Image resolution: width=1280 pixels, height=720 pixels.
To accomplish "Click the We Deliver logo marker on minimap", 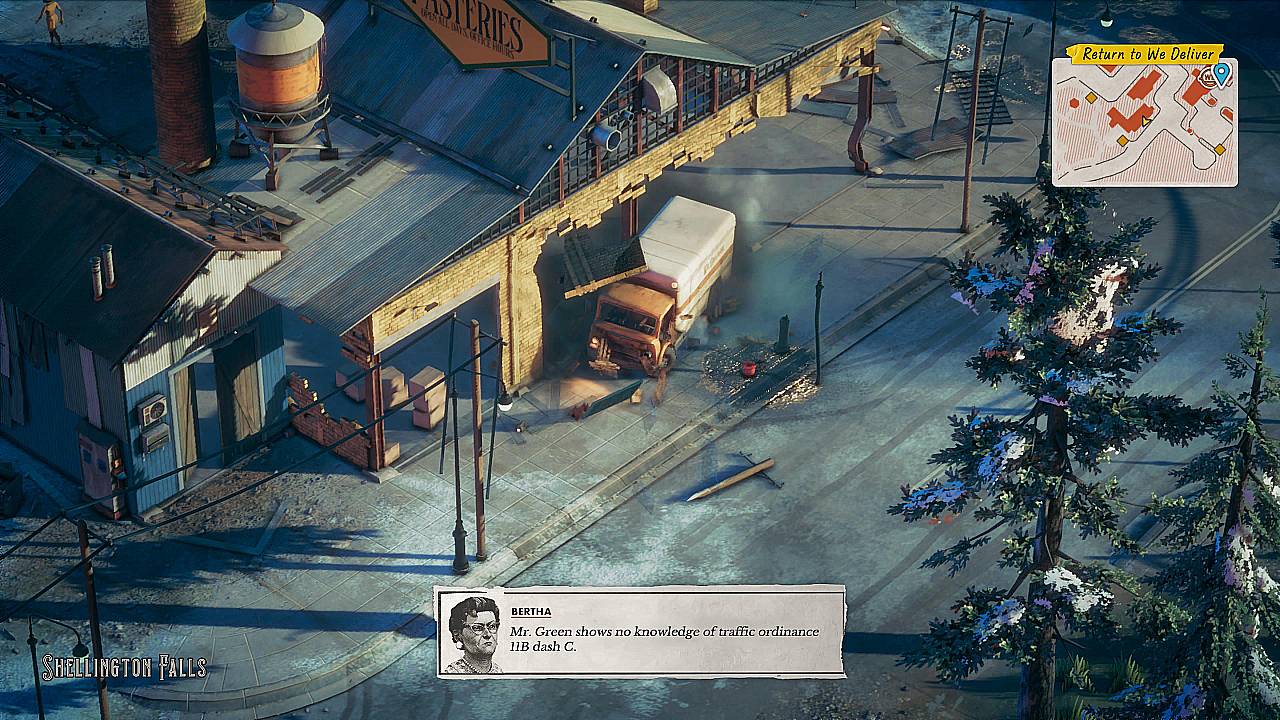I will [x=1208, y=77].
